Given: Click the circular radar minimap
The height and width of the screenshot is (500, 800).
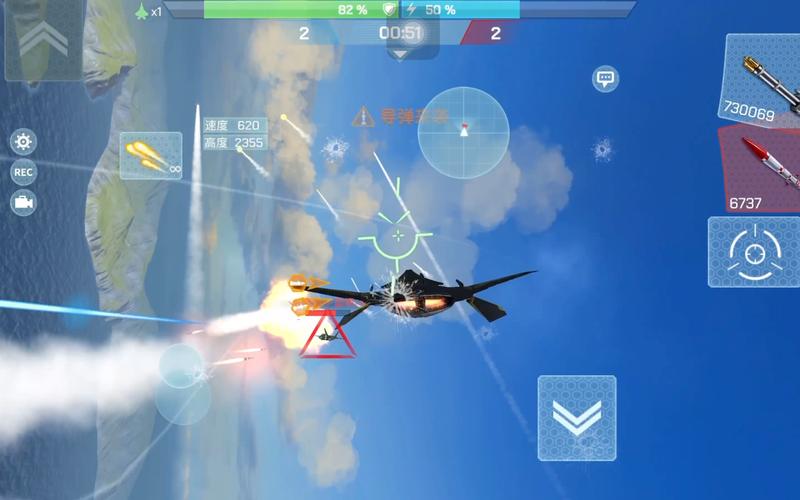Looking at the screenshot, I should point(463,132).
